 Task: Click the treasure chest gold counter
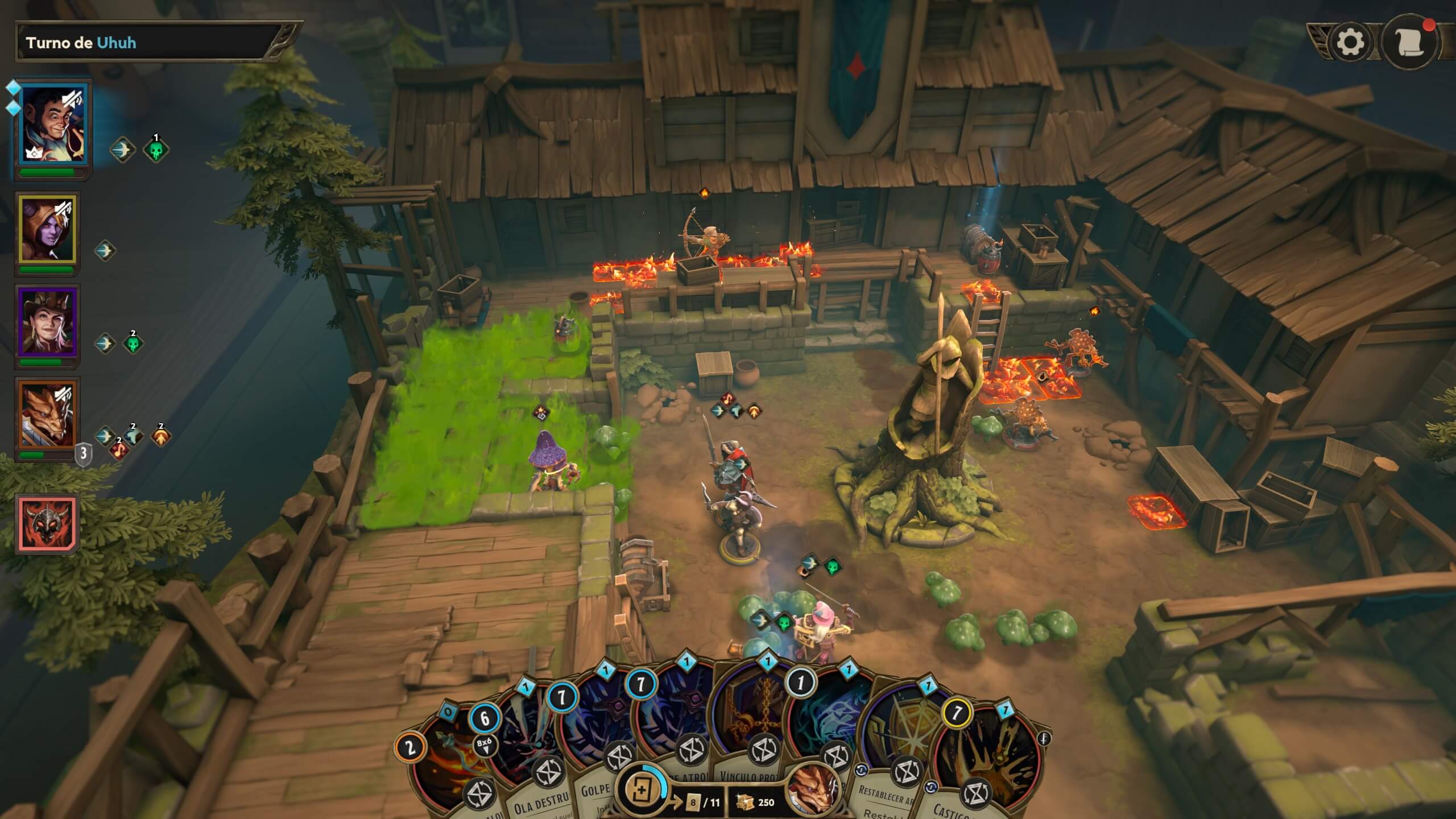click(x=755, y=802)
